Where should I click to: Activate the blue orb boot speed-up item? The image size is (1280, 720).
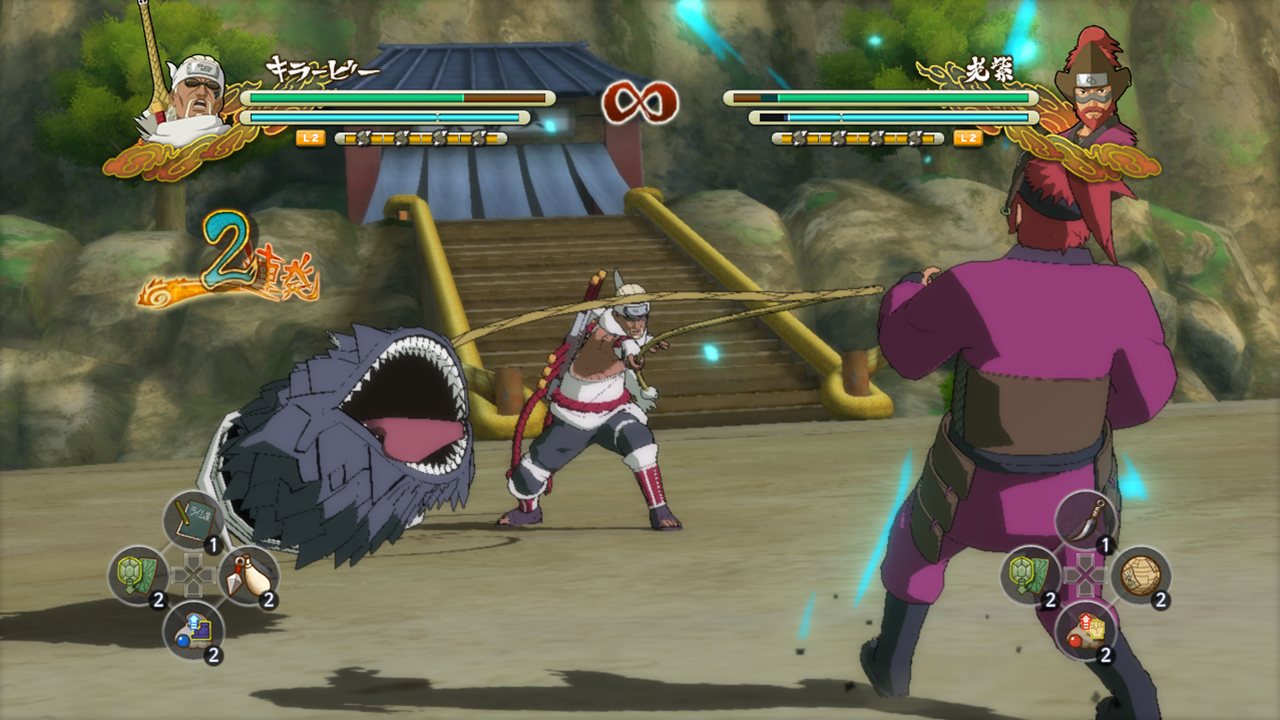click(x=192, y=630)
